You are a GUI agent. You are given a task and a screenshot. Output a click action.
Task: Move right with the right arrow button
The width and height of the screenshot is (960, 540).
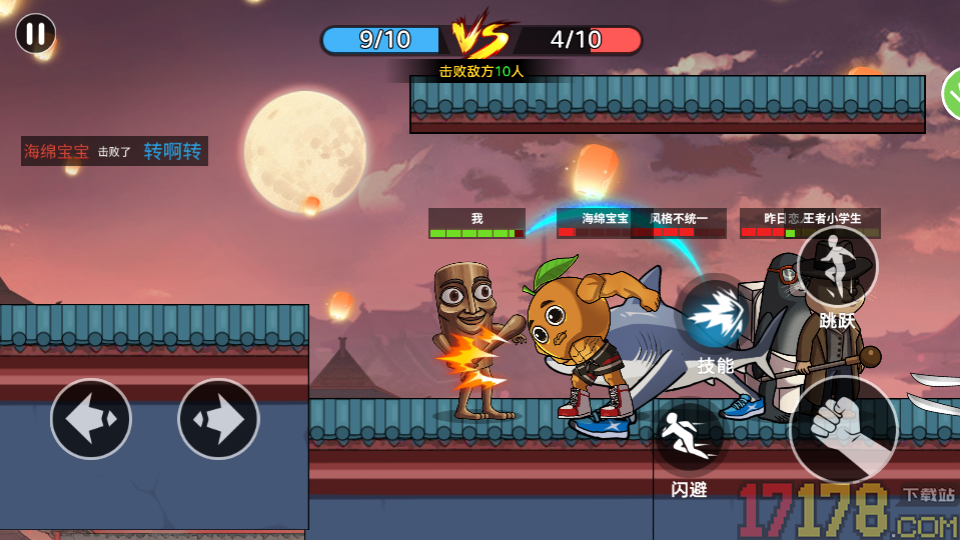point(218,419)
